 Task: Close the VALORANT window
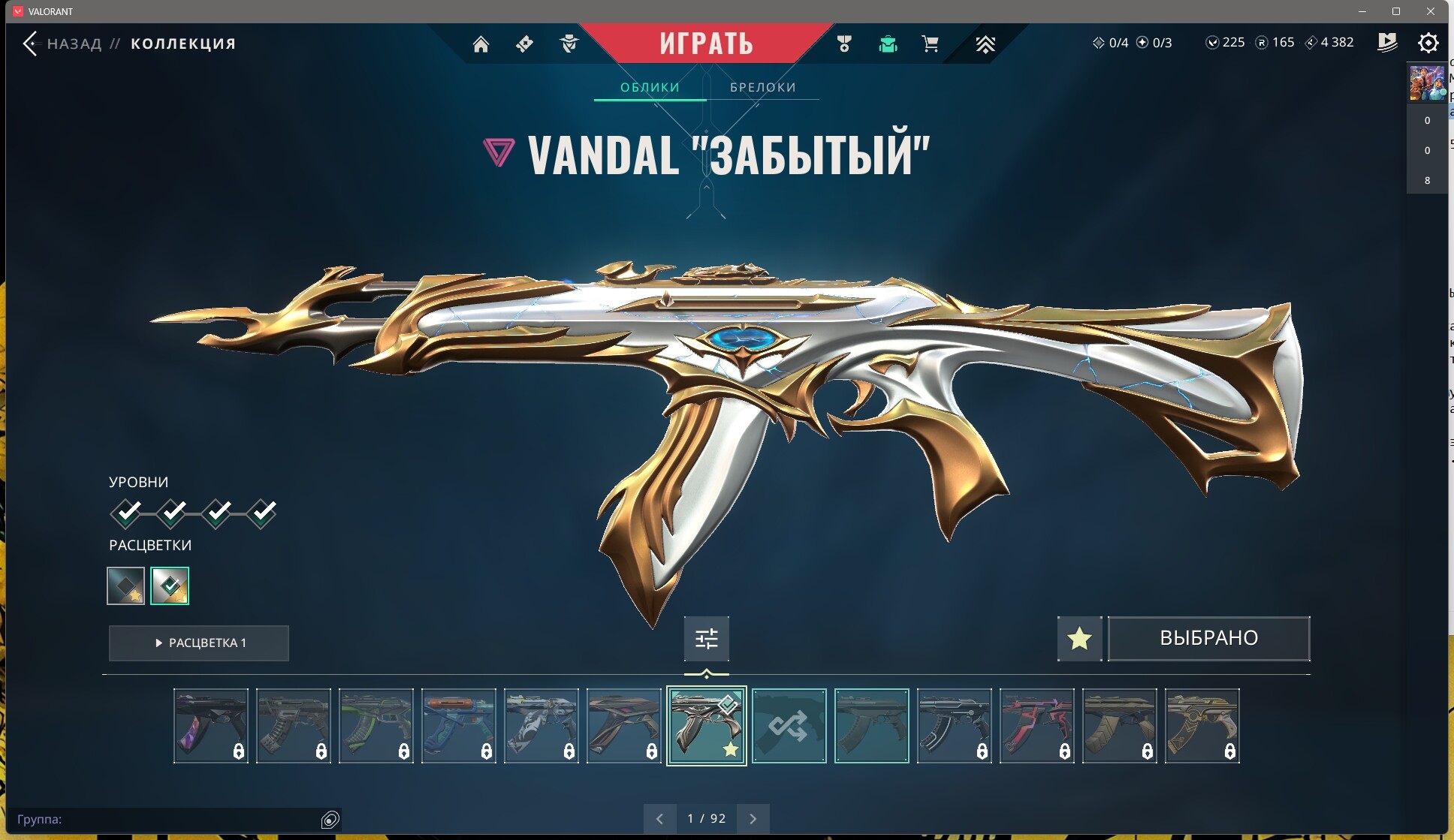[1430, 11]
